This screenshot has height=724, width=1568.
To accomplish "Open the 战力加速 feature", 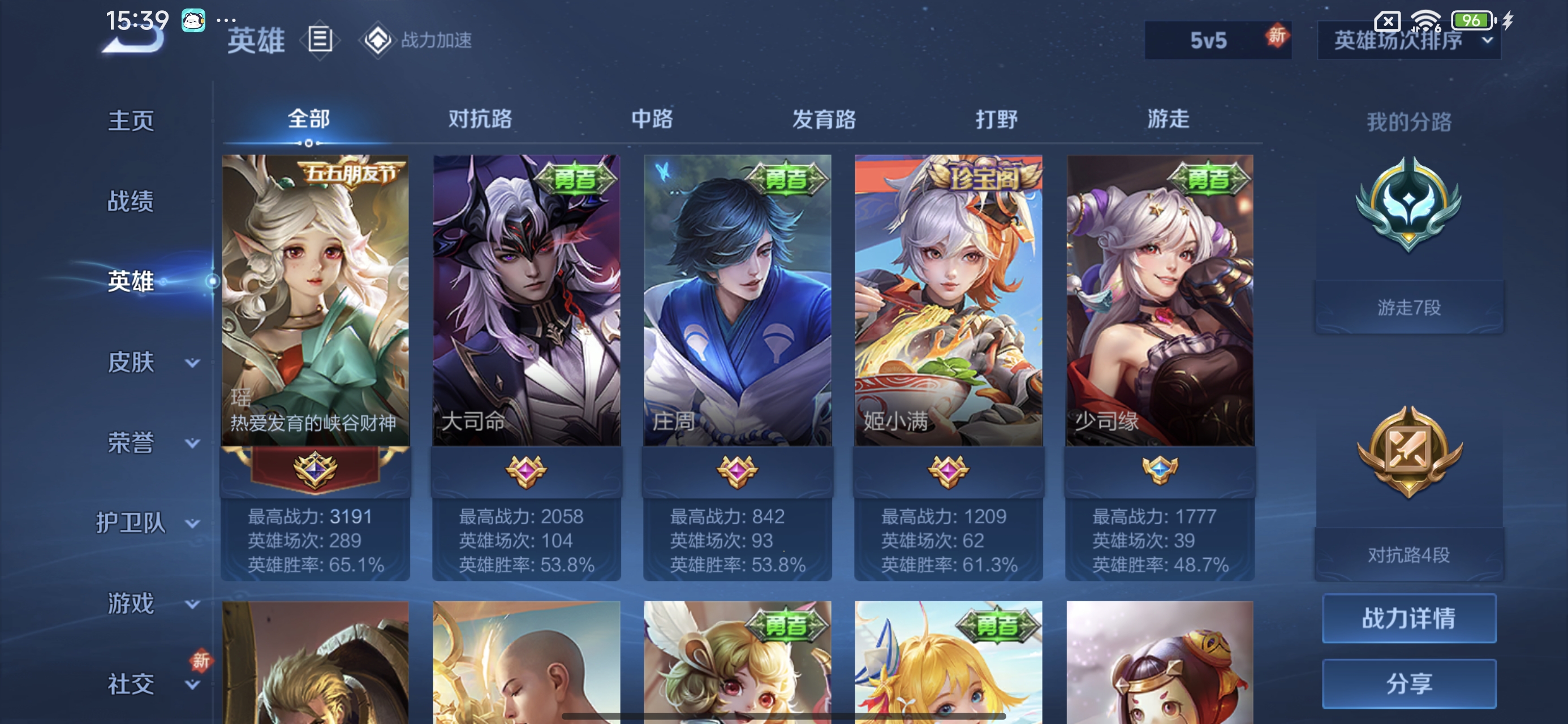I will coord(417,40).
